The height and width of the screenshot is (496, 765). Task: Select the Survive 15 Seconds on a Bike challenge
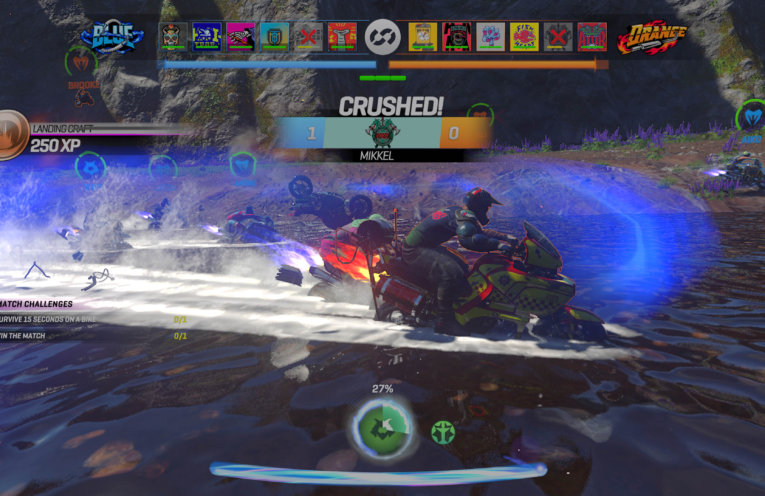tap(60, 319)
